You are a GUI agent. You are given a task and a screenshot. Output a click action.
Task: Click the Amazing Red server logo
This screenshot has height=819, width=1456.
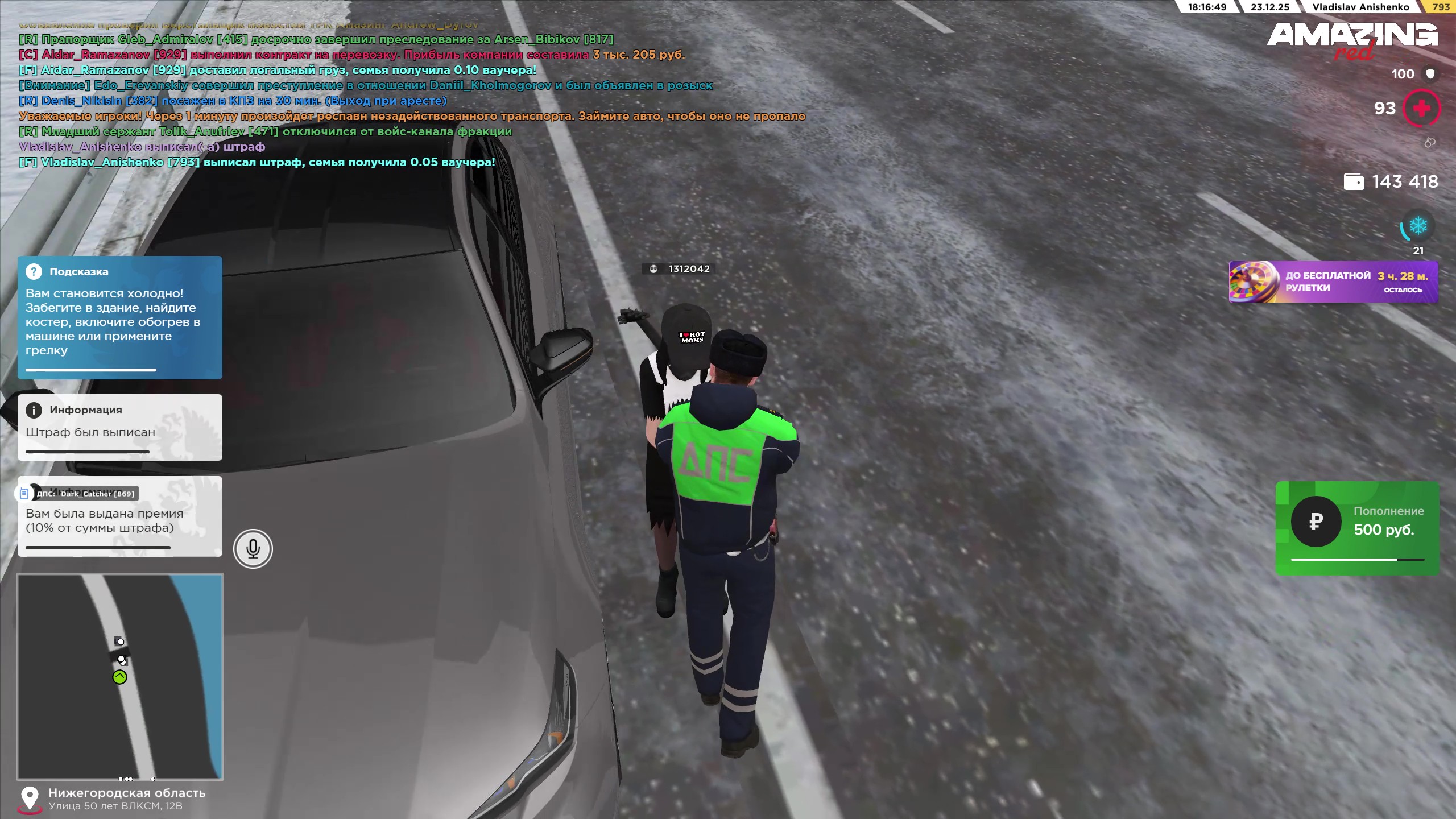pos(1352,40)
